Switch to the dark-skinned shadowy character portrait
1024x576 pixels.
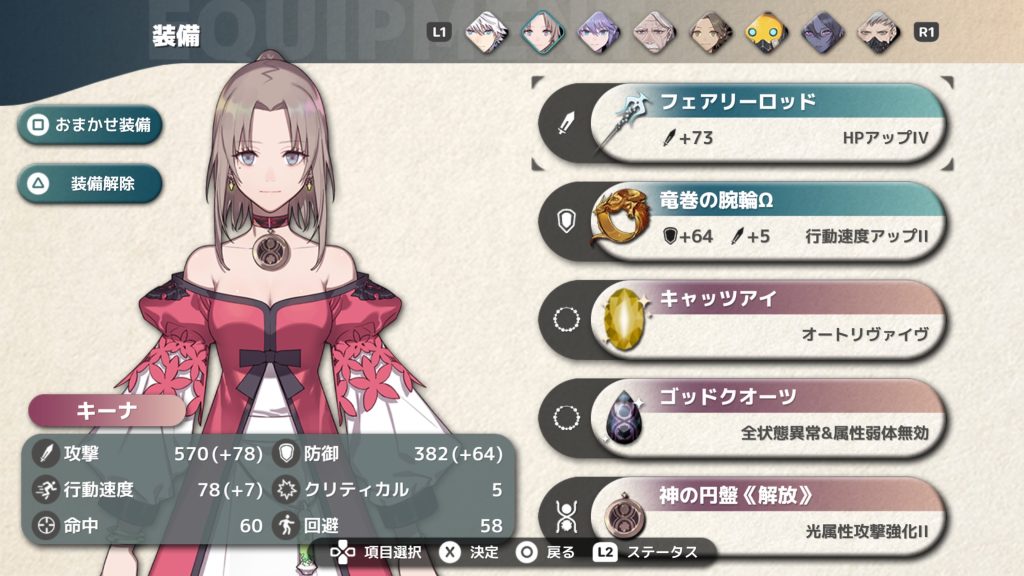point(820,31)
